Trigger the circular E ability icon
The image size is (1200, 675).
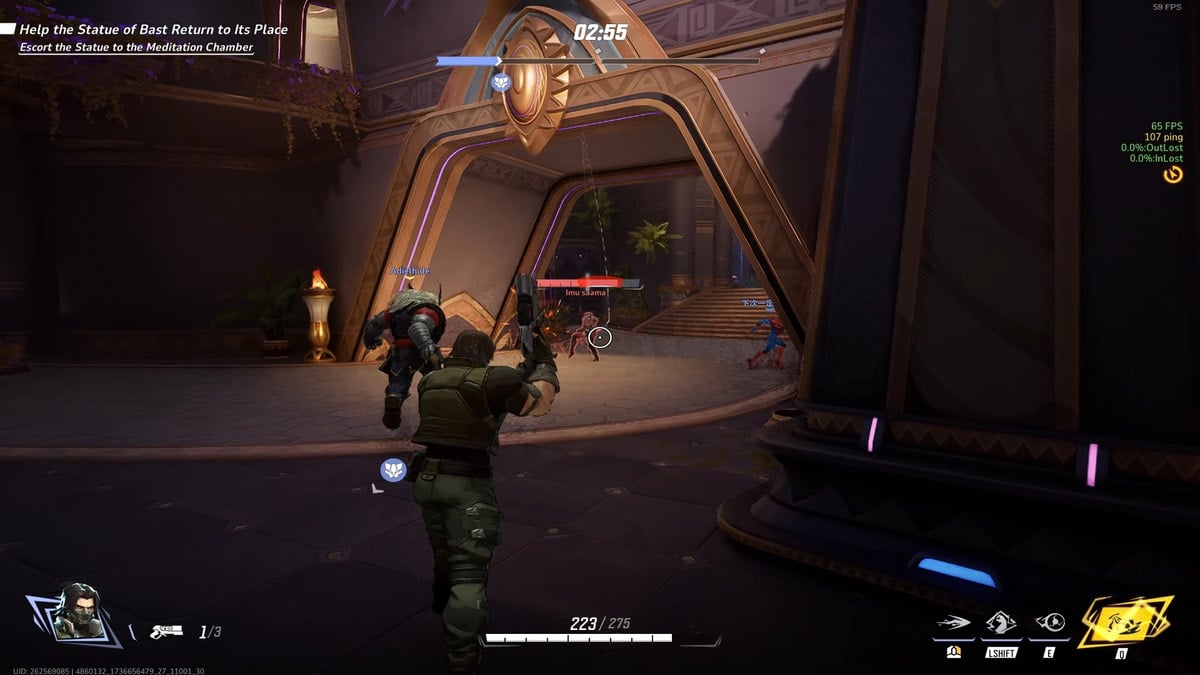[1048, 624]
